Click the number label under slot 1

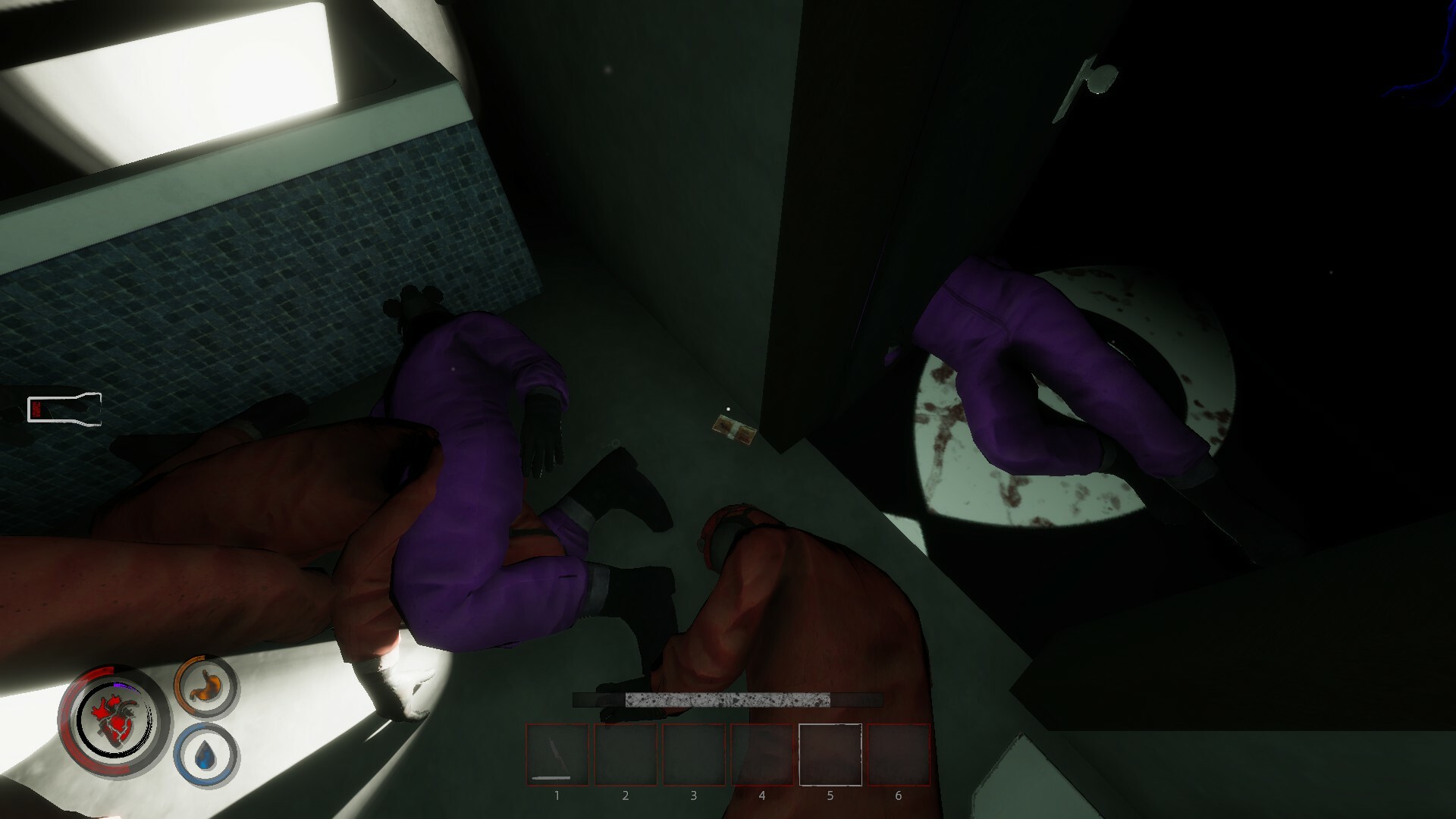[x=557, y=795]
